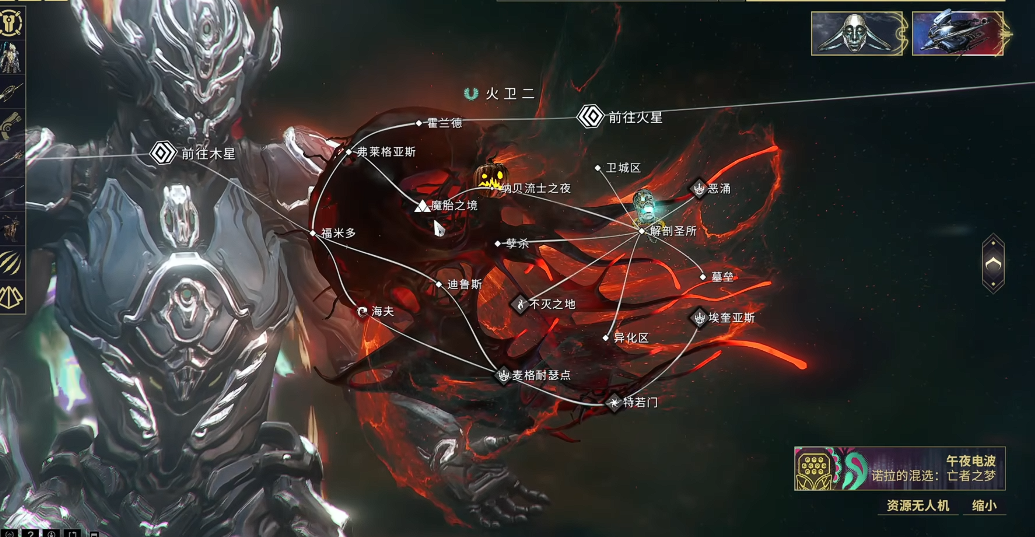This screenshot has height=537, width=1035.
Task: Select the 霍兰德 mission node
Action: 420,123
